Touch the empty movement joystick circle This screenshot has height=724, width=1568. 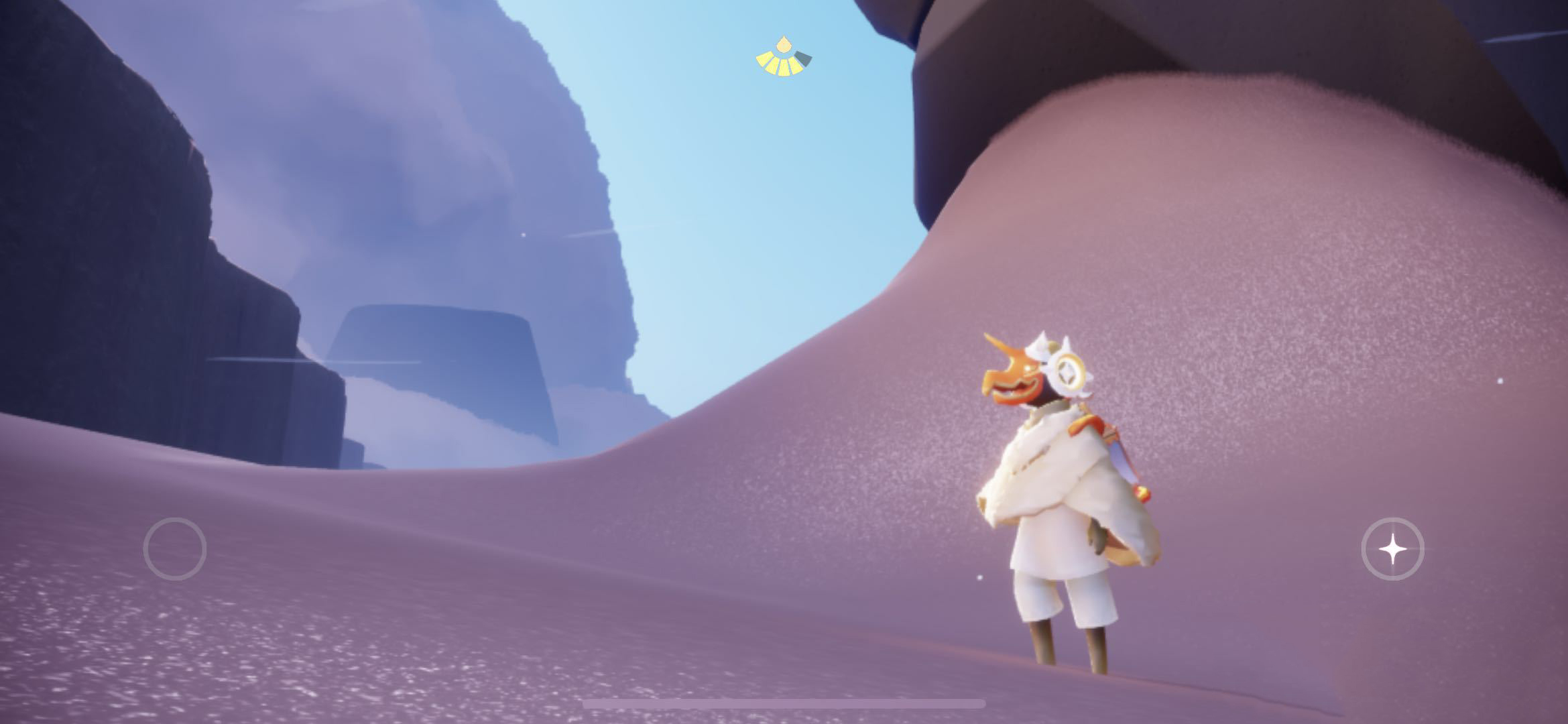tap(174, 549)
